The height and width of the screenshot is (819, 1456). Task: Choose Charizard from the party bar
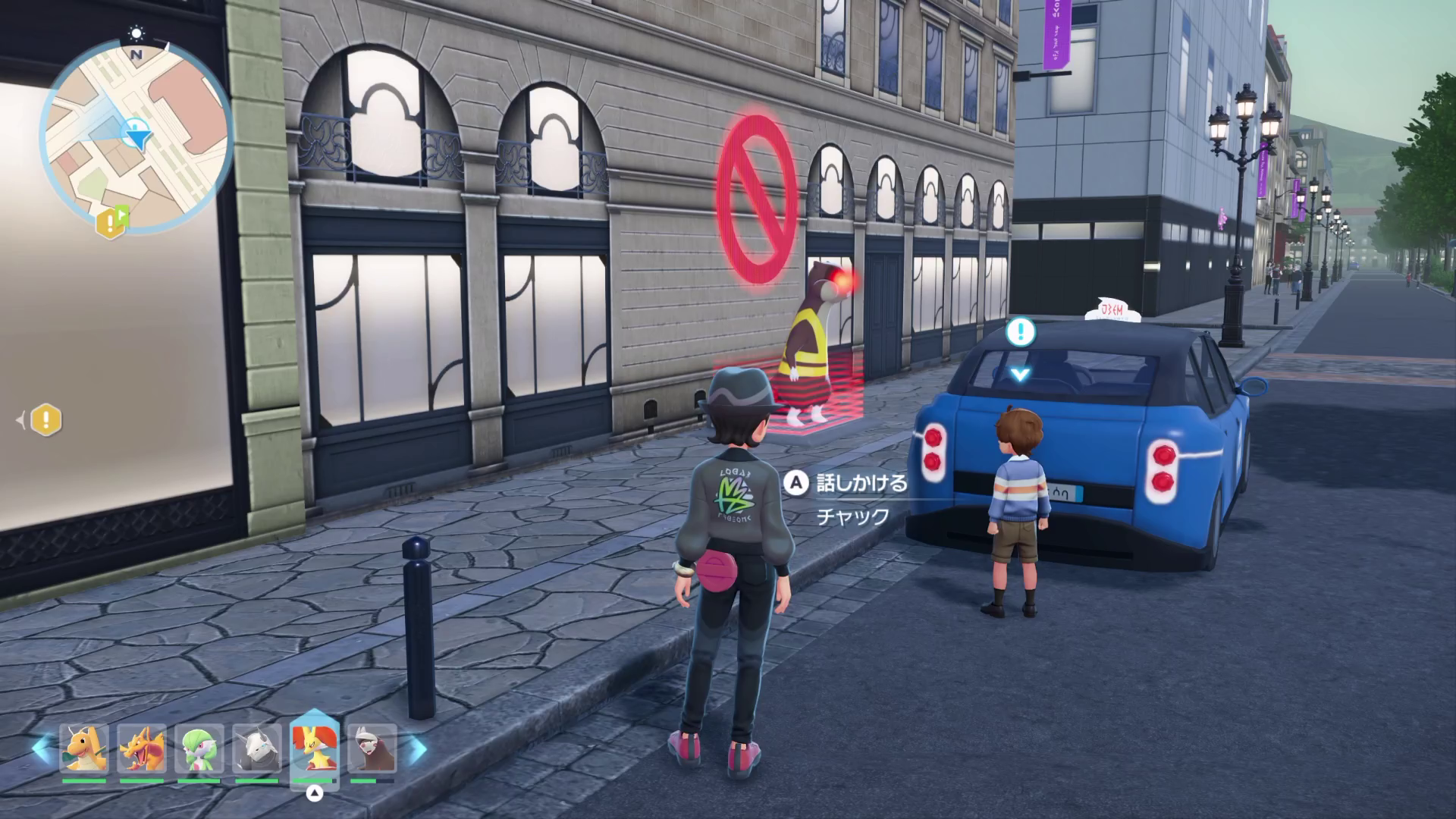pyautogui.click(x=142, y=749)
